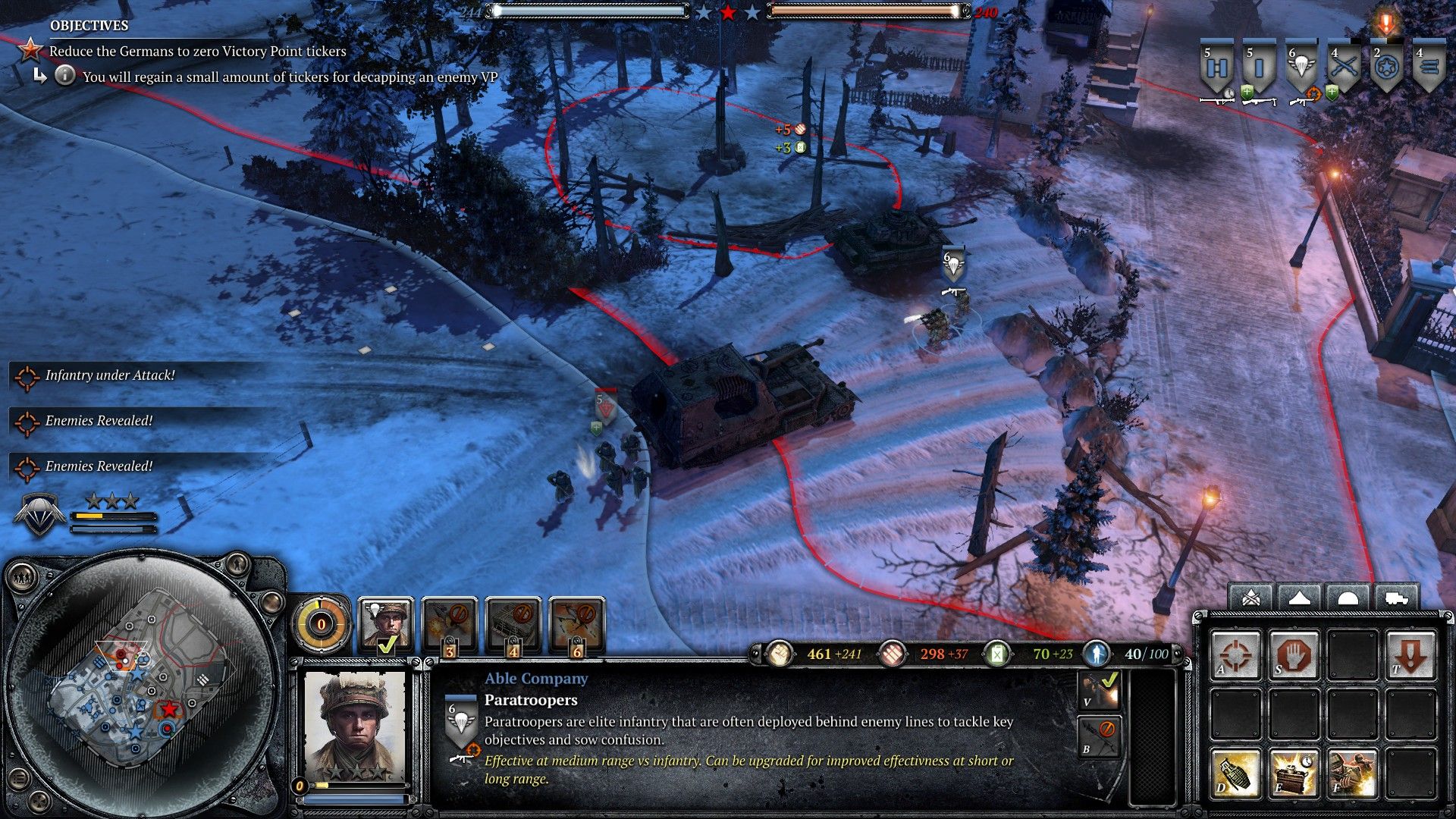Select the paratrooper commander ability portrait

[386, 625]
